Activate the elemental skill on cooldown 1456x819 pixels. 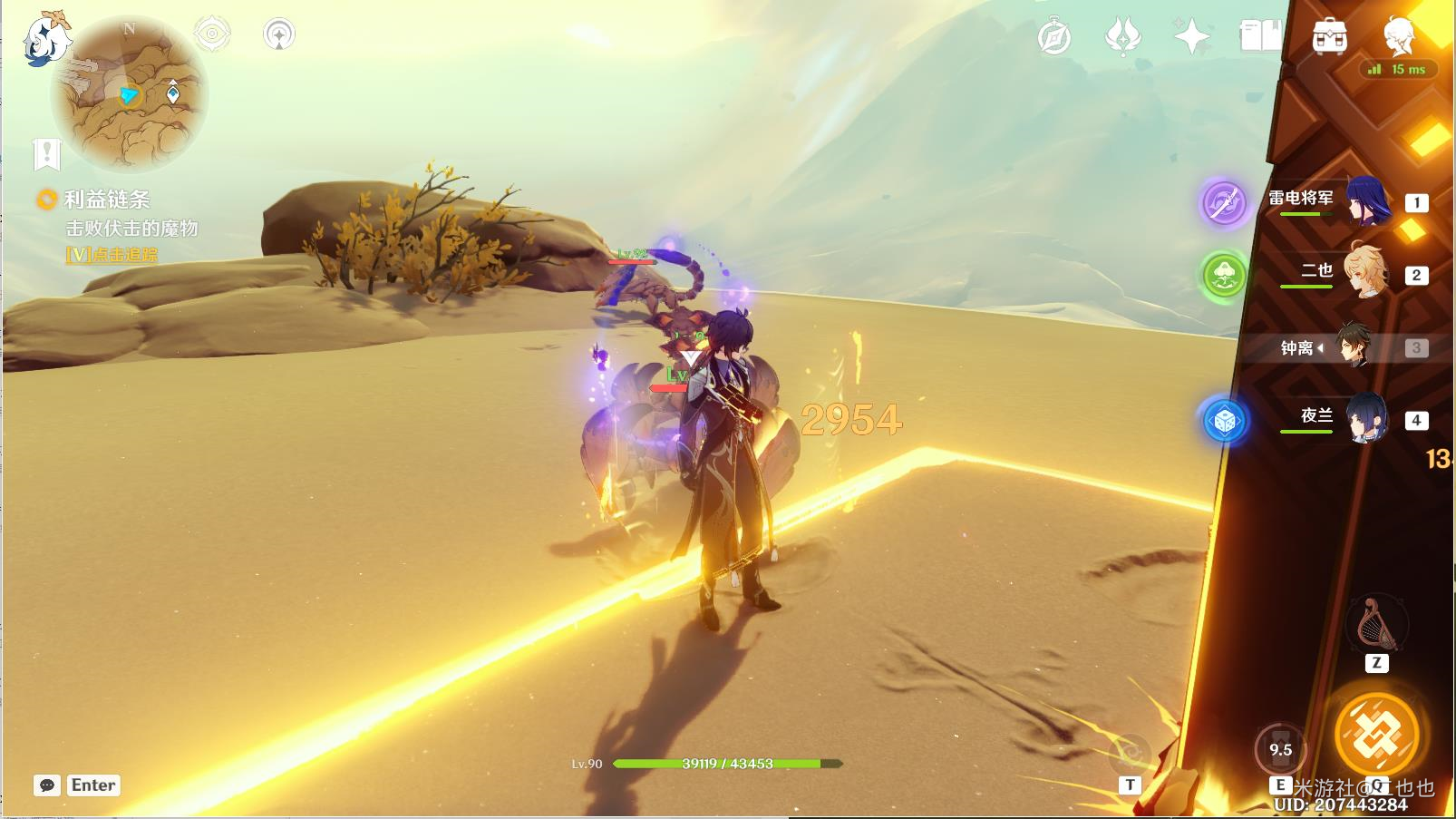[x=1280, y=750]
